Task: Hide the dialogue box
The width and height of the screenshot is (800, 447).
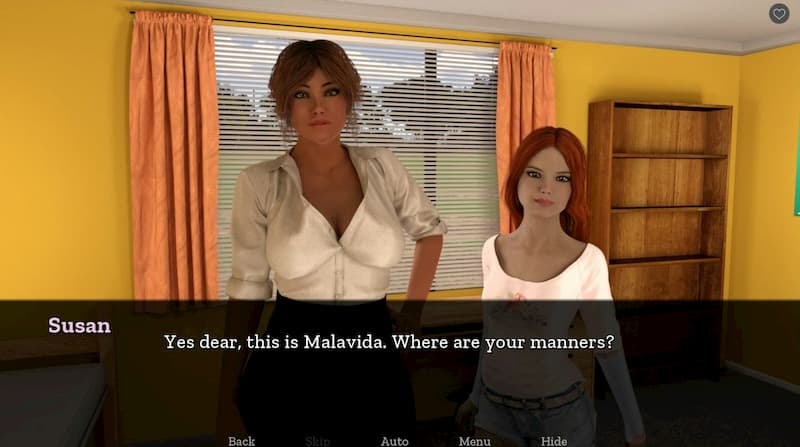Action: coord(554,440)
